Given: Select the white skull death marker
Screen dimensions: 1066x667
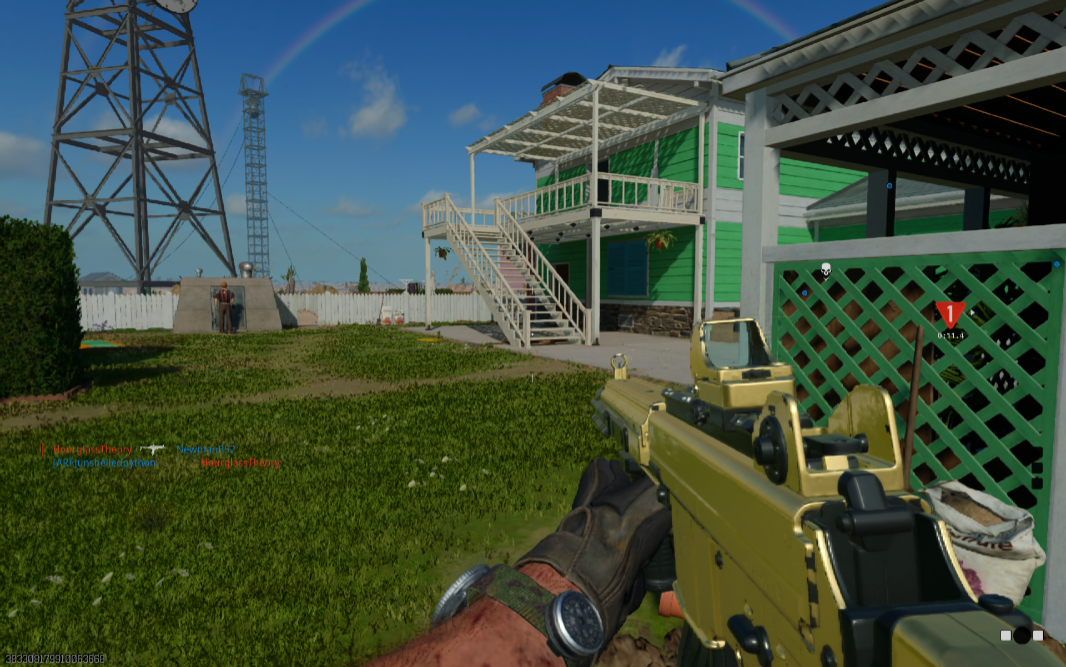Looking at the screenshot, I should [x=826, y=269].
